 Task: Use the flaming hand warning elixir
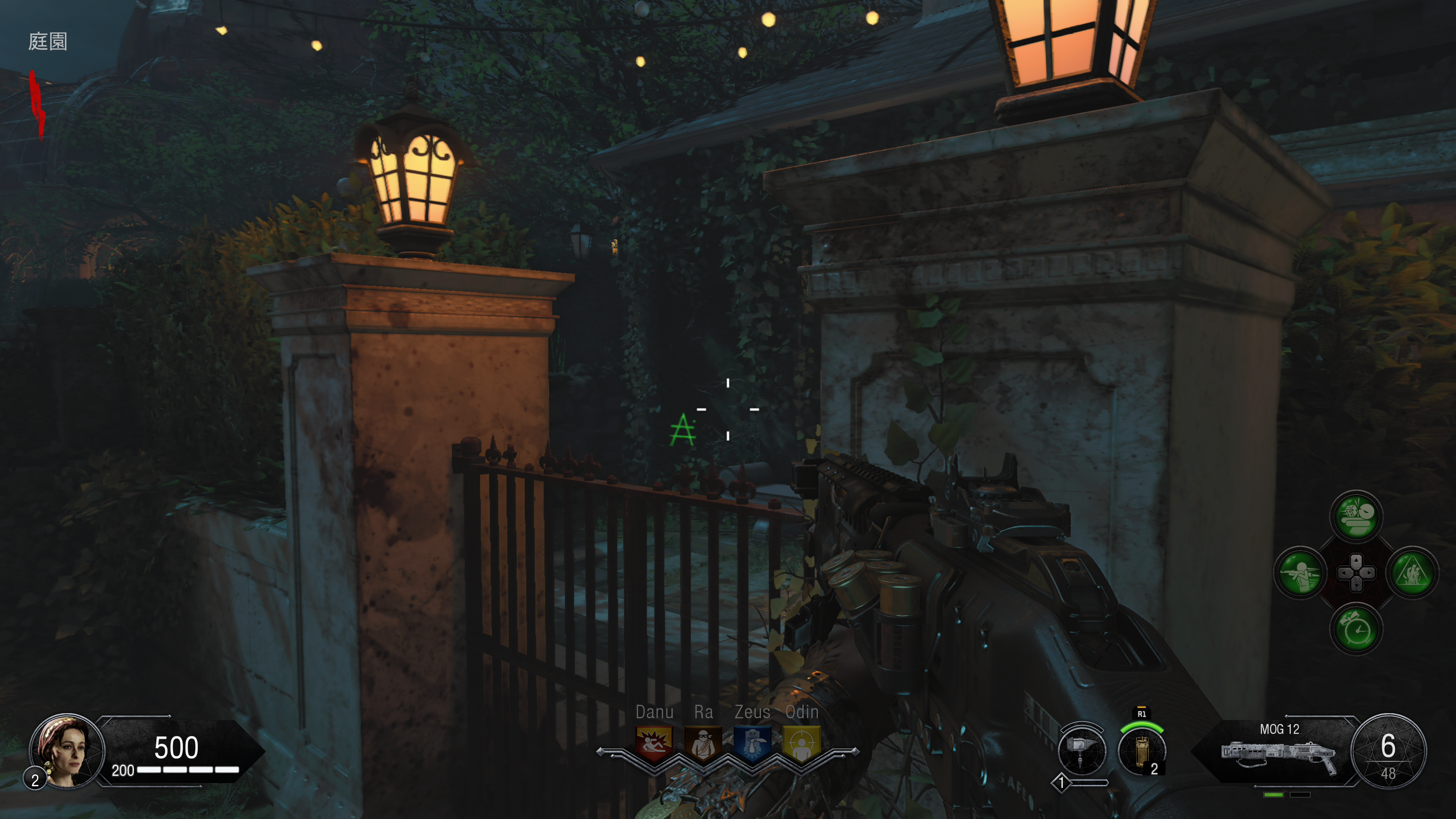1412,573
